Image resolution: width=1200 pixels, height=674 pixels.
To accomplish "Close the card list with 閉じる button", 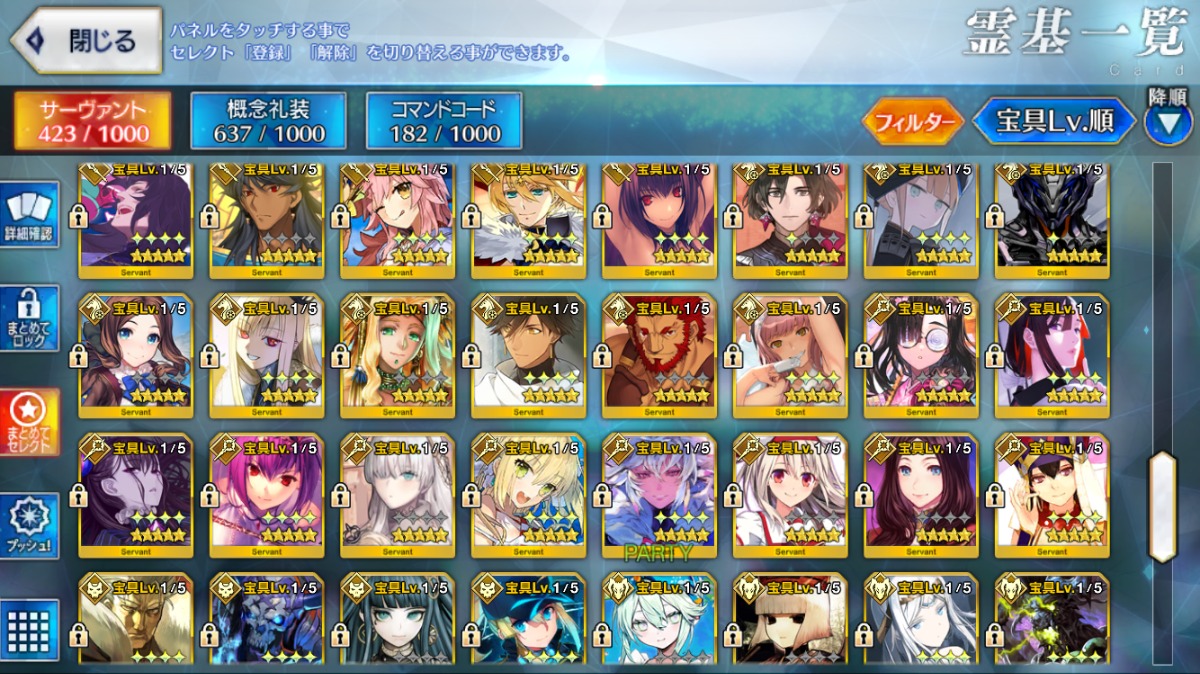I will tap(87, 41).
